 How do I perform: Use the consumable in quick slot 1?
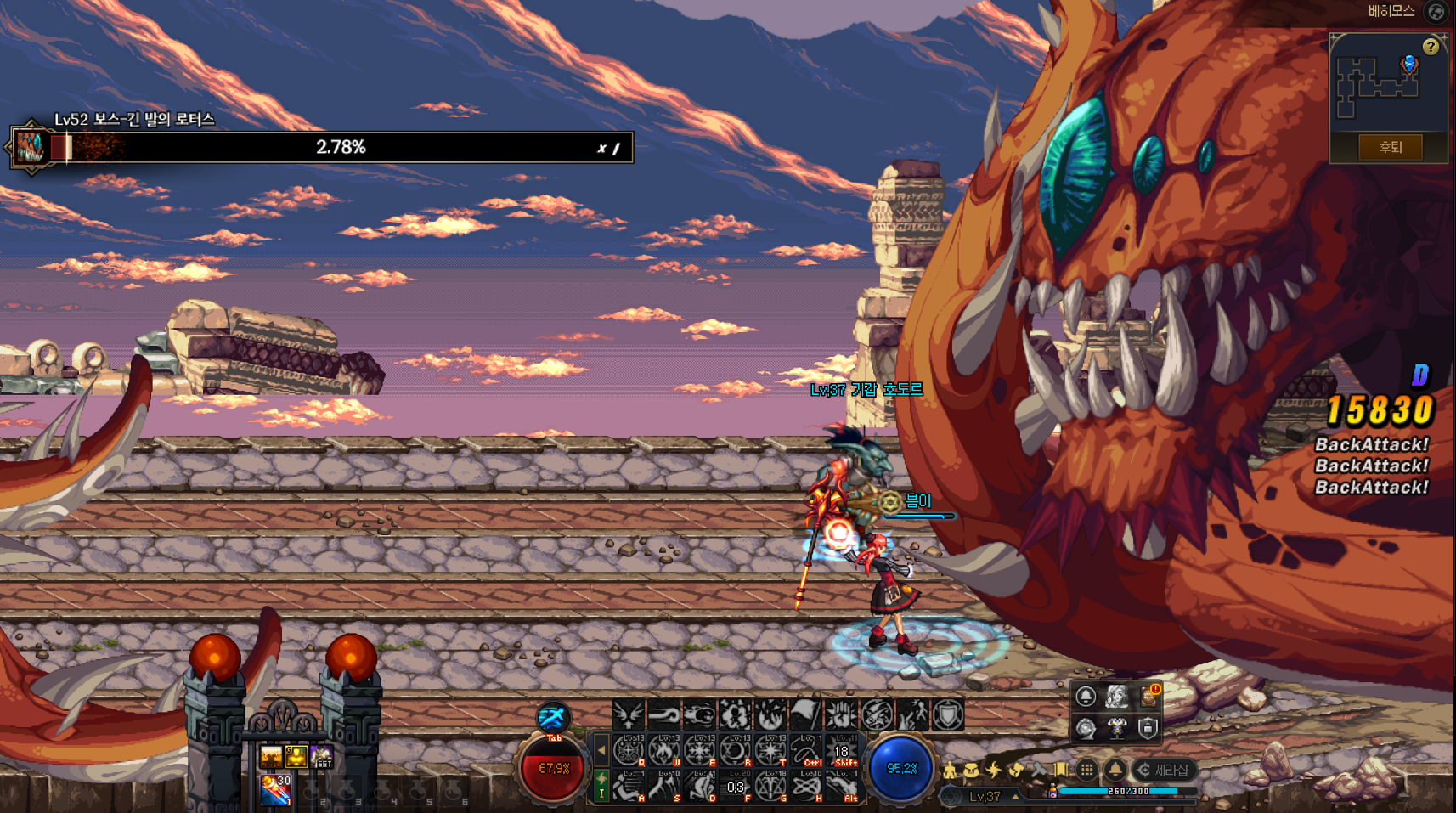coord(275,789)
